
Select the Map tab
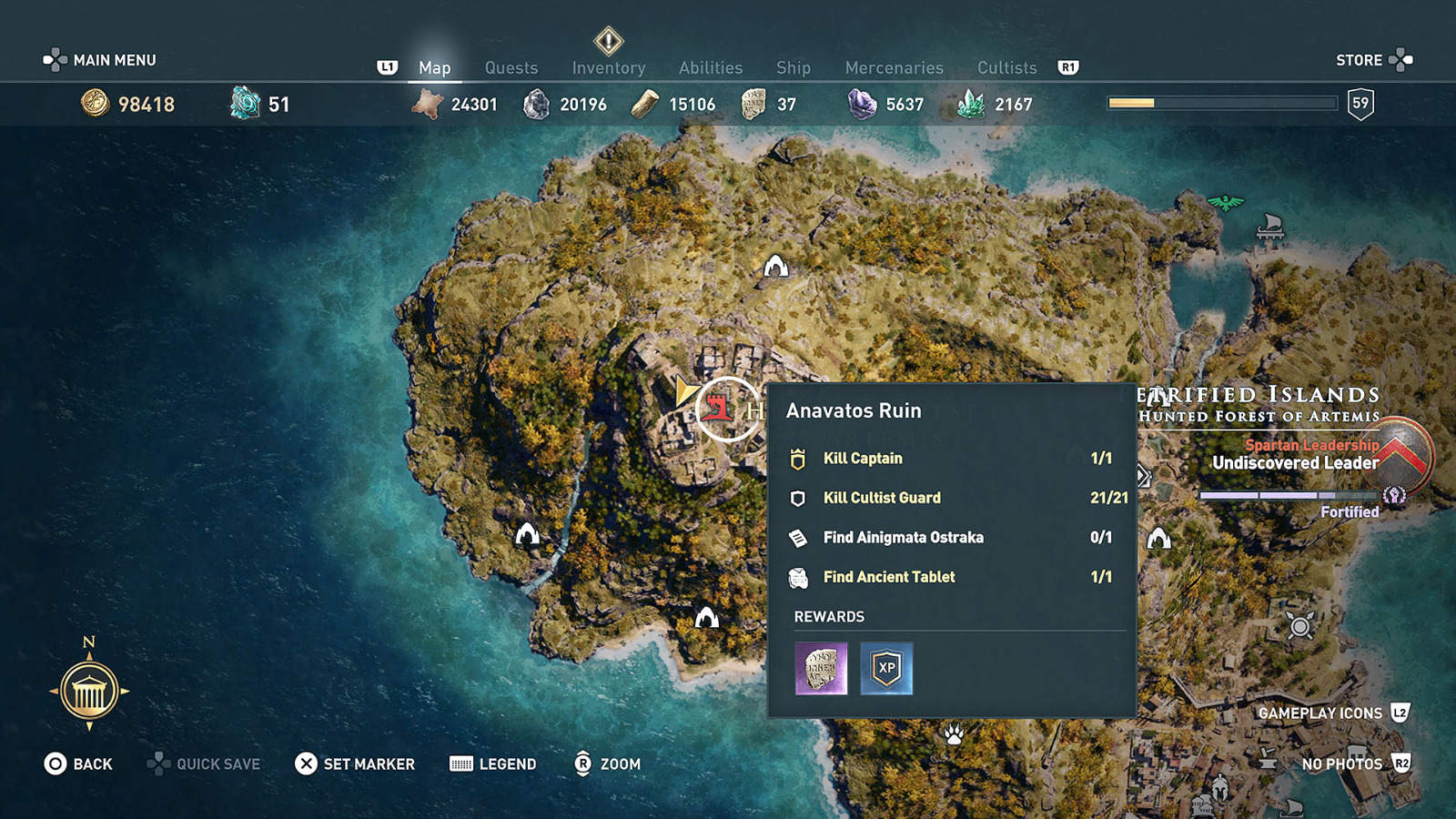(434, 68)
